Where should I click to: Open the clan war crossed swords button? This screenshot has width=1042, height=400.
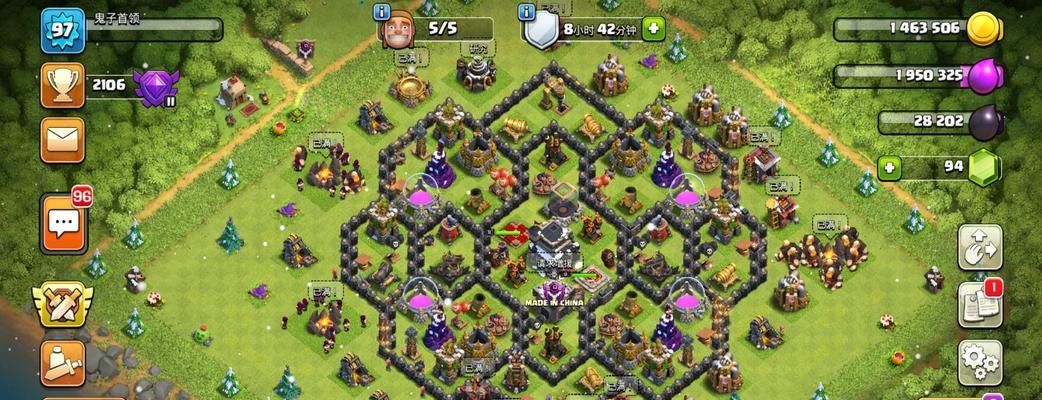(x=60, y=303)
